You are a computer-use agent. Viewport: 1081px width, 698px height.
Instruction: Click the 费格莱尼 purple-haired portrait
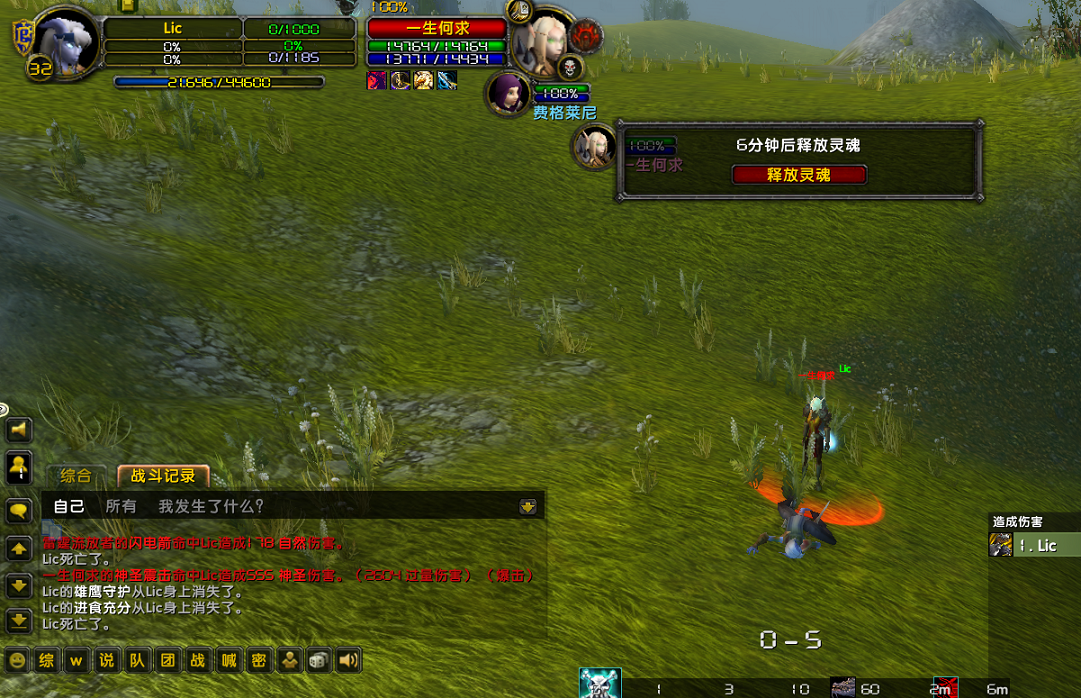coord(510,93)
